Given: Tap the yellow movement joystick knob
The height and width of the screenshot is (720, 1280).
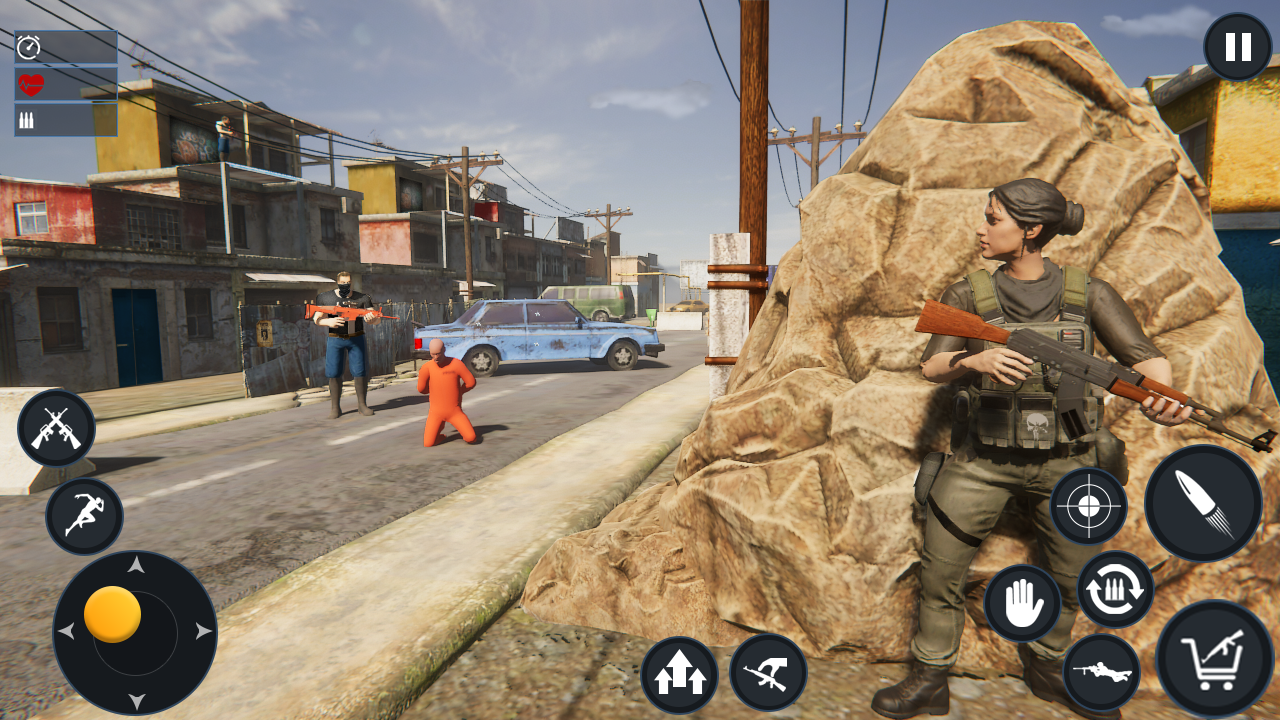Looking at the screenshot, I should 112,614.
